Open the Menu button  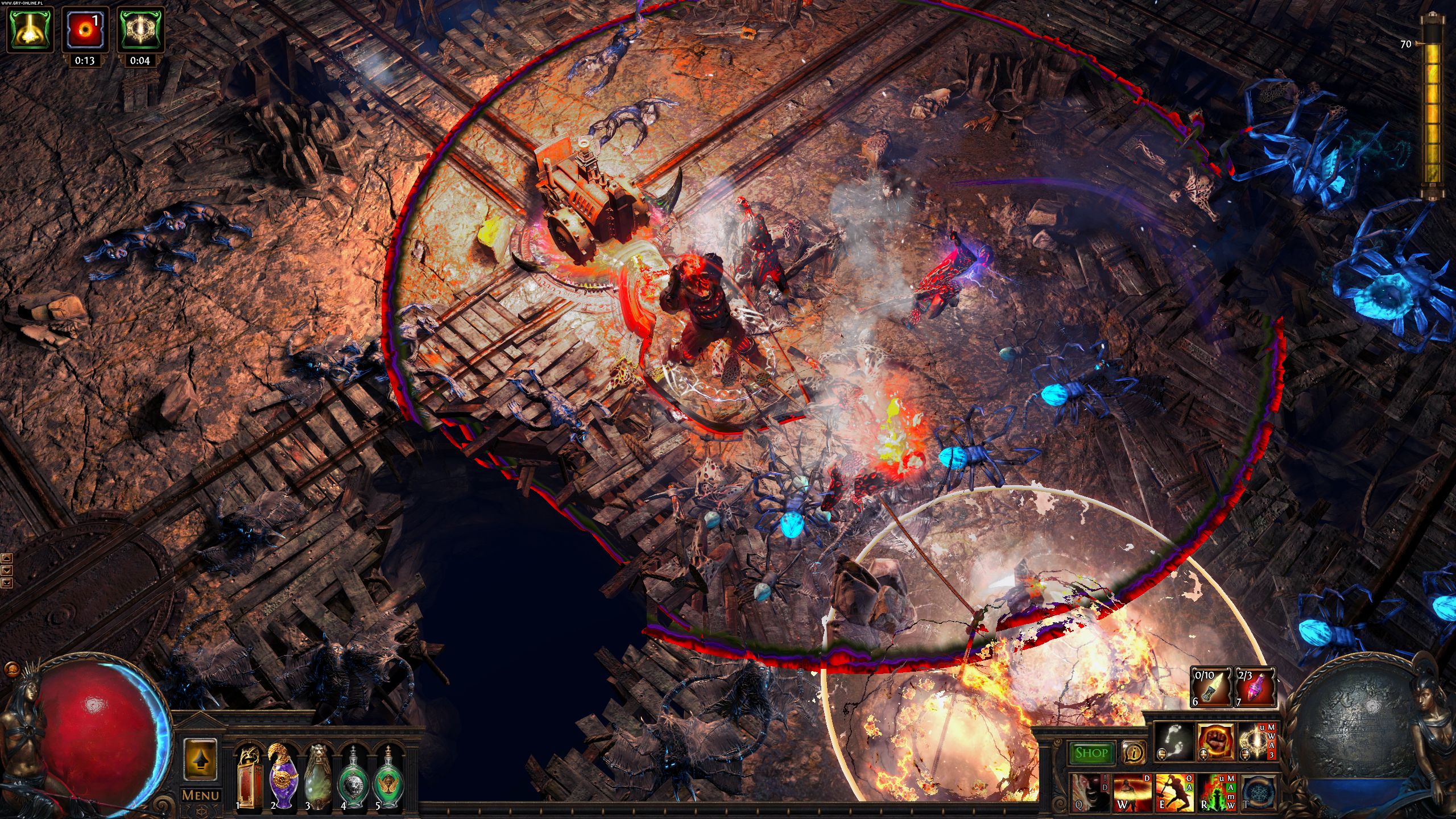tap(200, 795)
